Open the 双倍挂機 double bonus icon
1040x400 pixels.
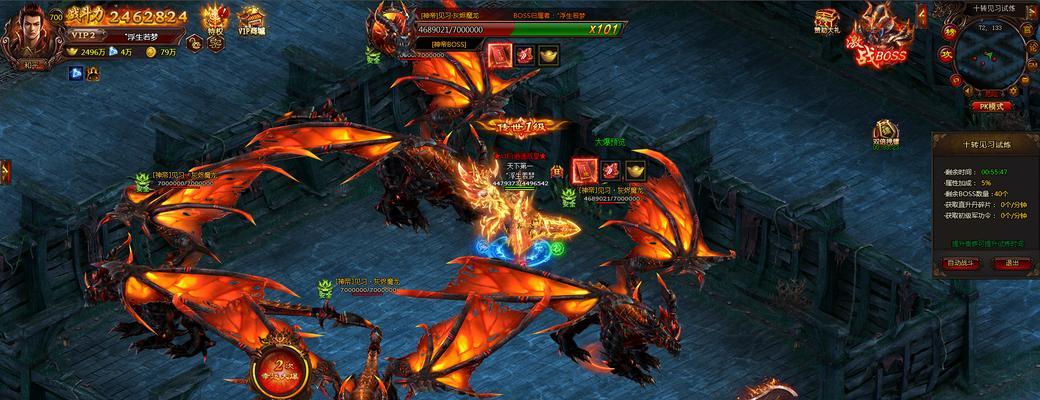coord(885,134)
